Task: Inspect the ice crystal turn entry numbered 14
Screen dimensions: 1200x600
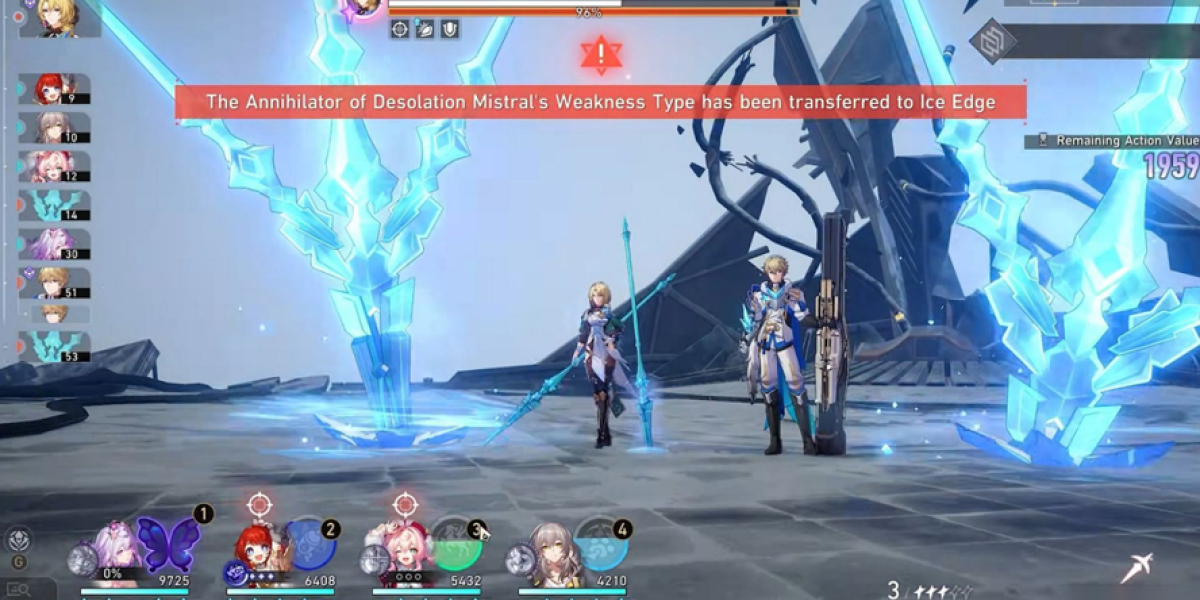Action: [55, 205]
